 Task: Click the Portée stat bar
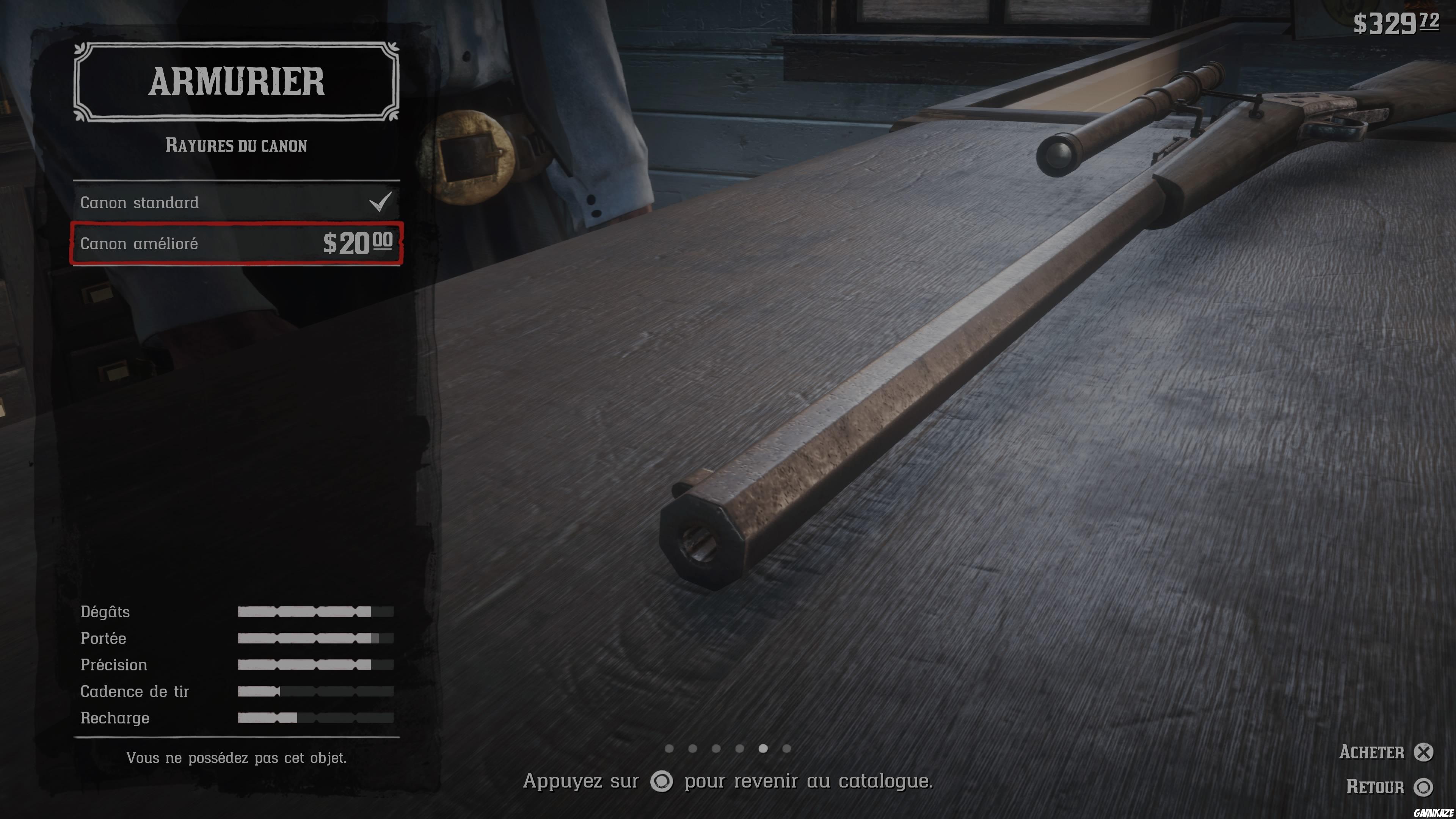pyautogui.click(x=317, y=638)
